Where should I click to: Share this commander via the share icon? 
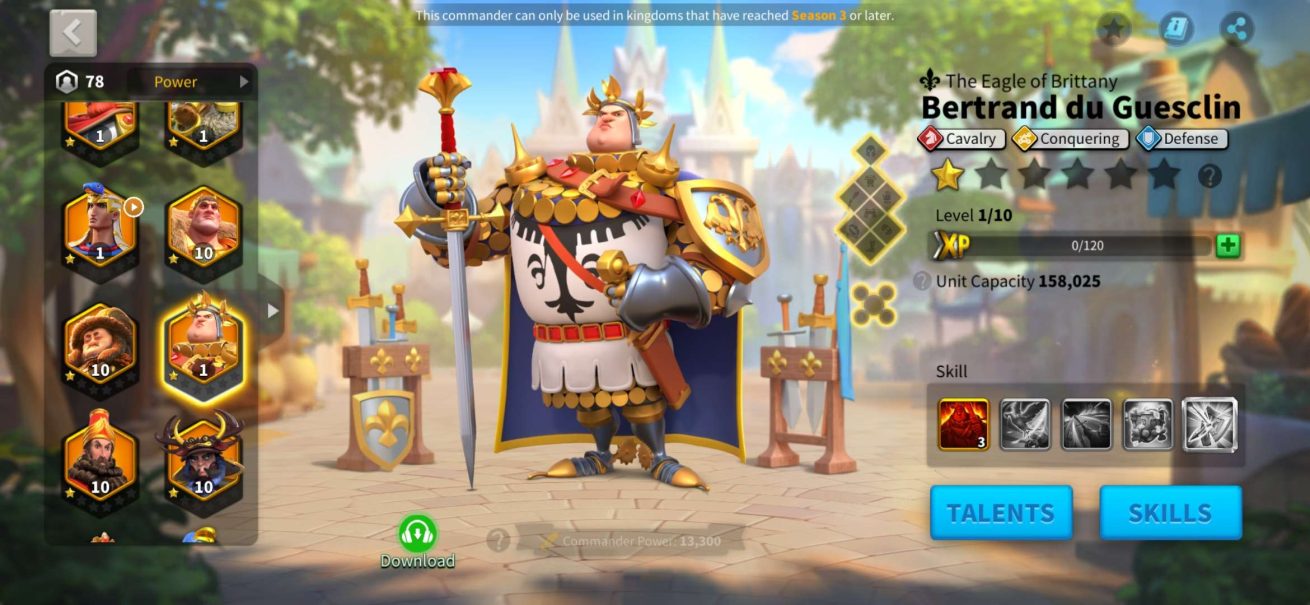1238,29
